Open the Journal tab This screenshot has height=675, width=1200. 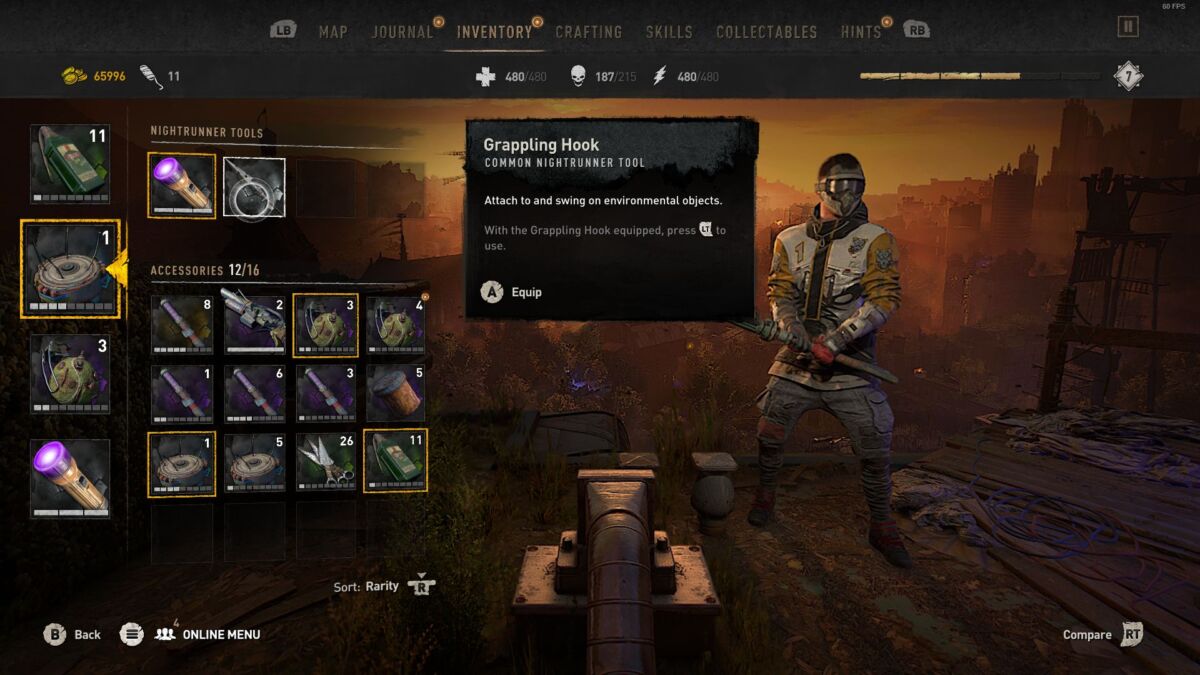tap(402, 32)
